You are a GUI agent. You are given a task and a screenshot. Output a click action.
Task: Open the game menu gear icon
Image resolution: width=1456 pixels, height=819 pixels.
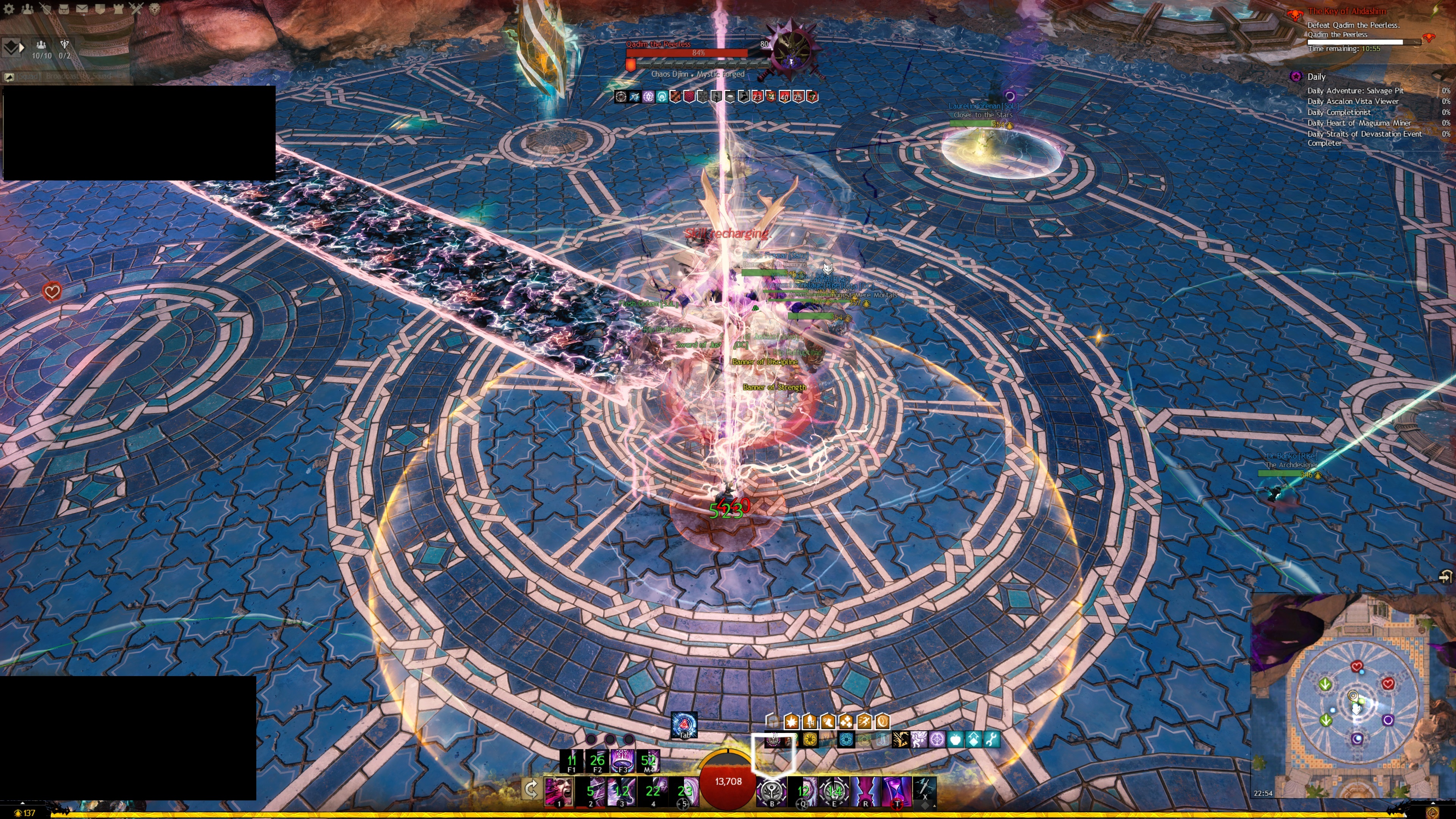click(x=9, y=9)
